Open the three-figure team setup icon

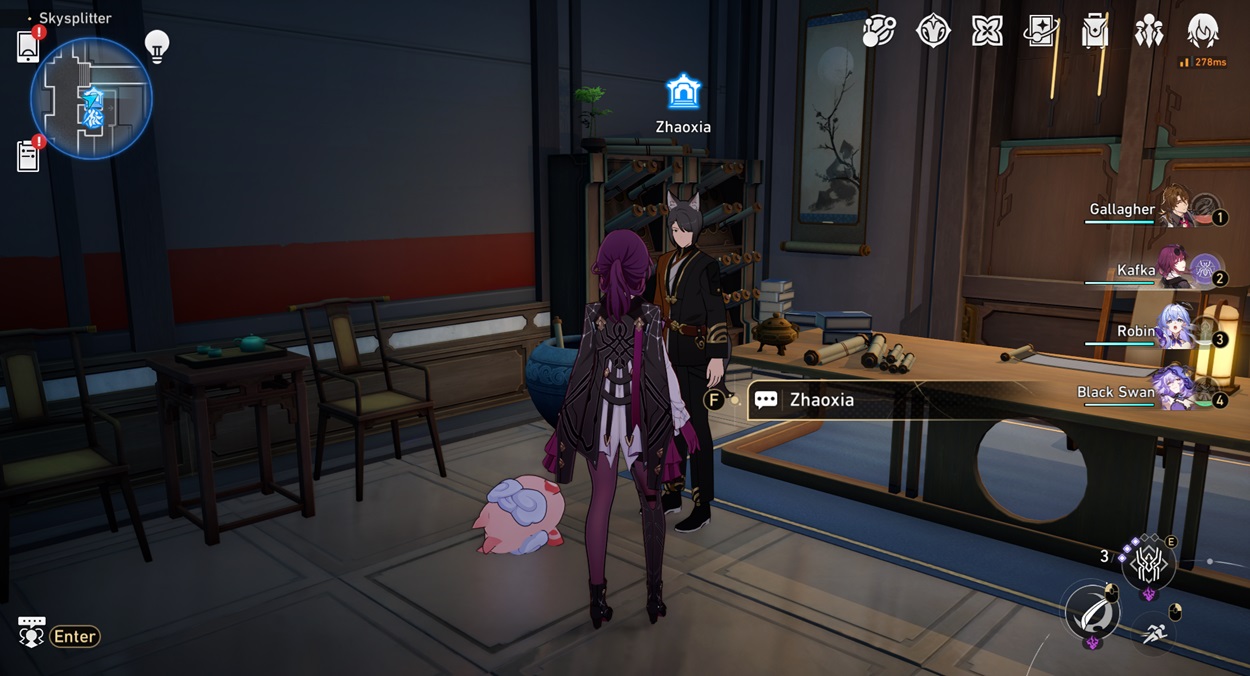point(1149,32)
